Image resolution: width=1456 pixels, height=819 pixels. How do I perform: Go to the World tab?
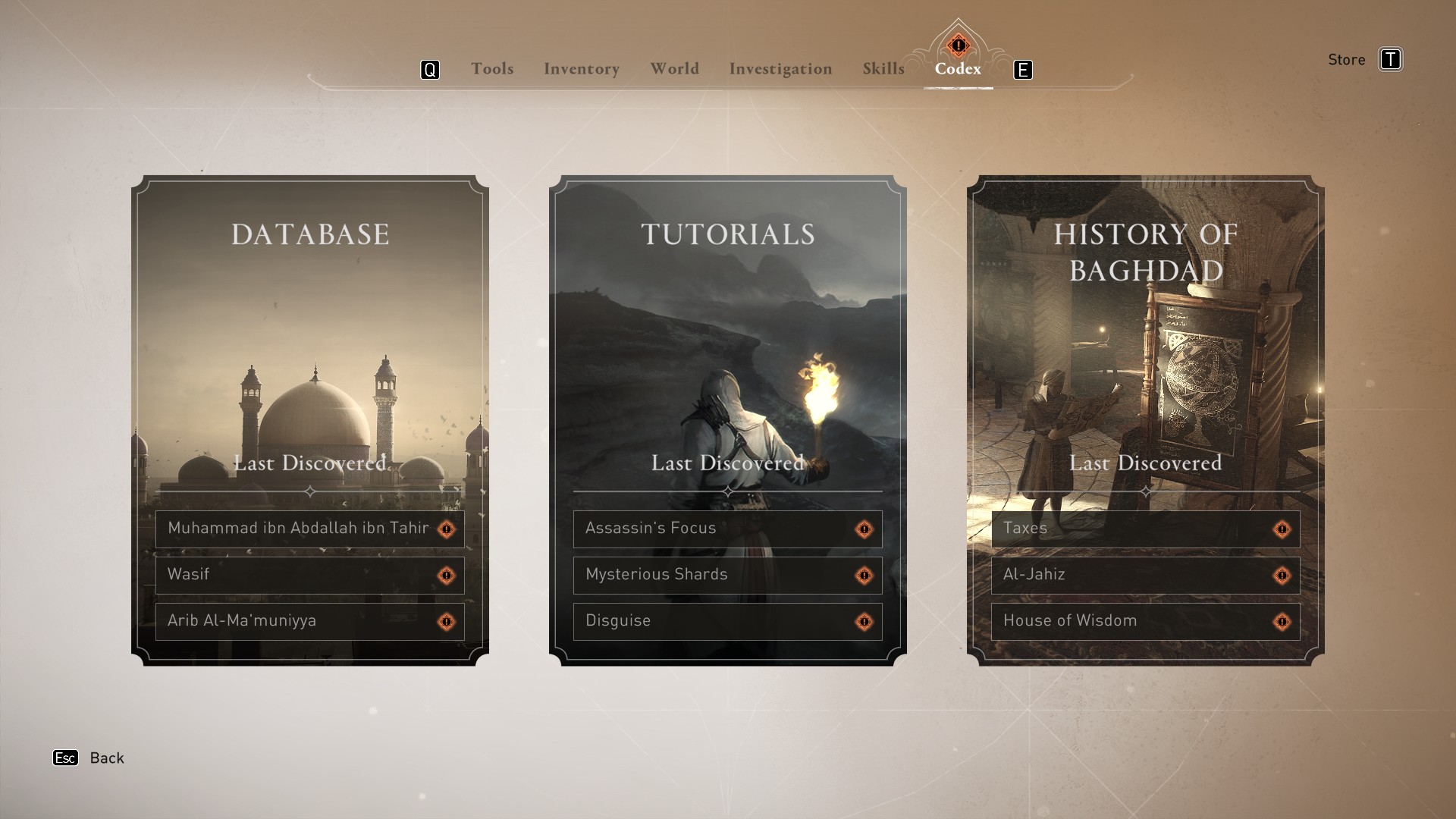click(674, 69)
